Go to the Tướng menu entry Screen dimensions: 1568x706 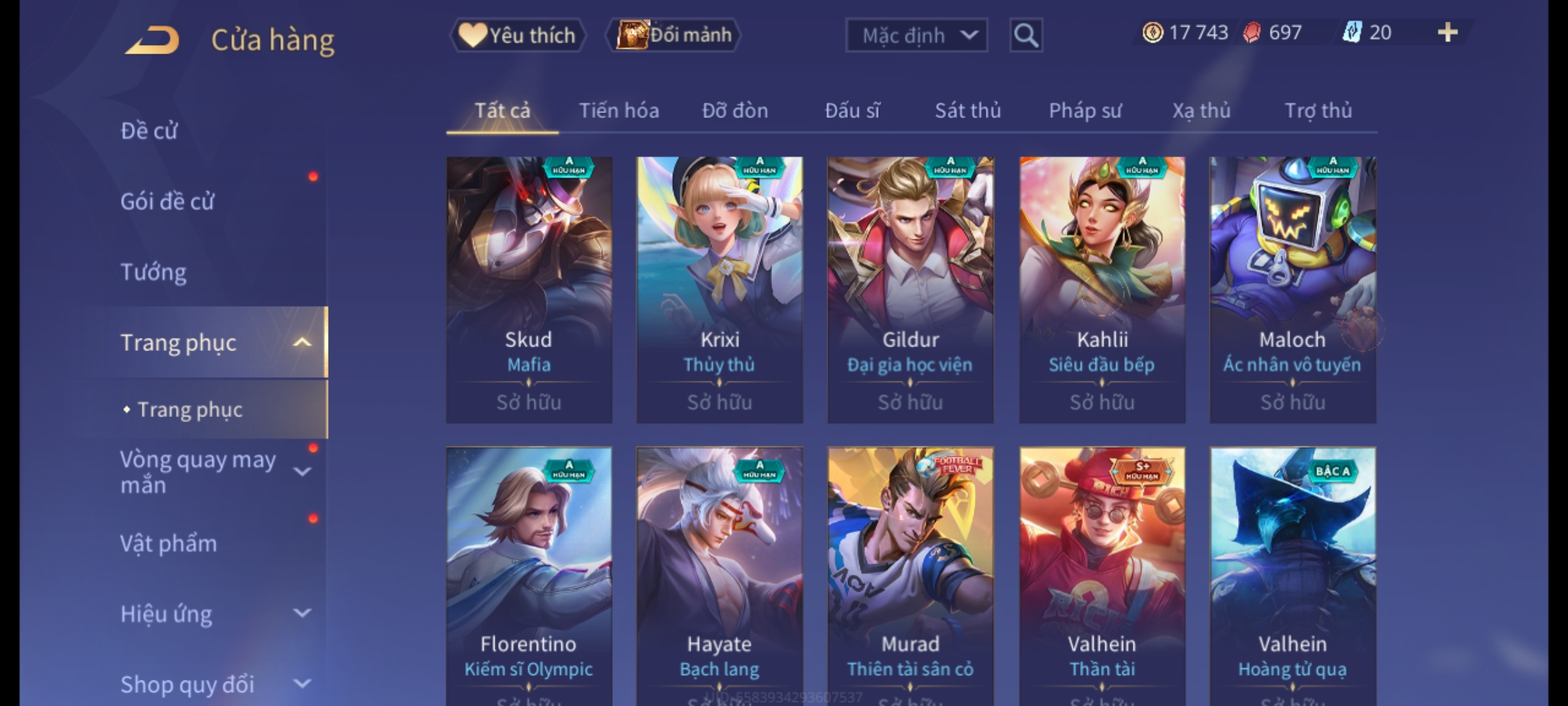tap(154, 272)
